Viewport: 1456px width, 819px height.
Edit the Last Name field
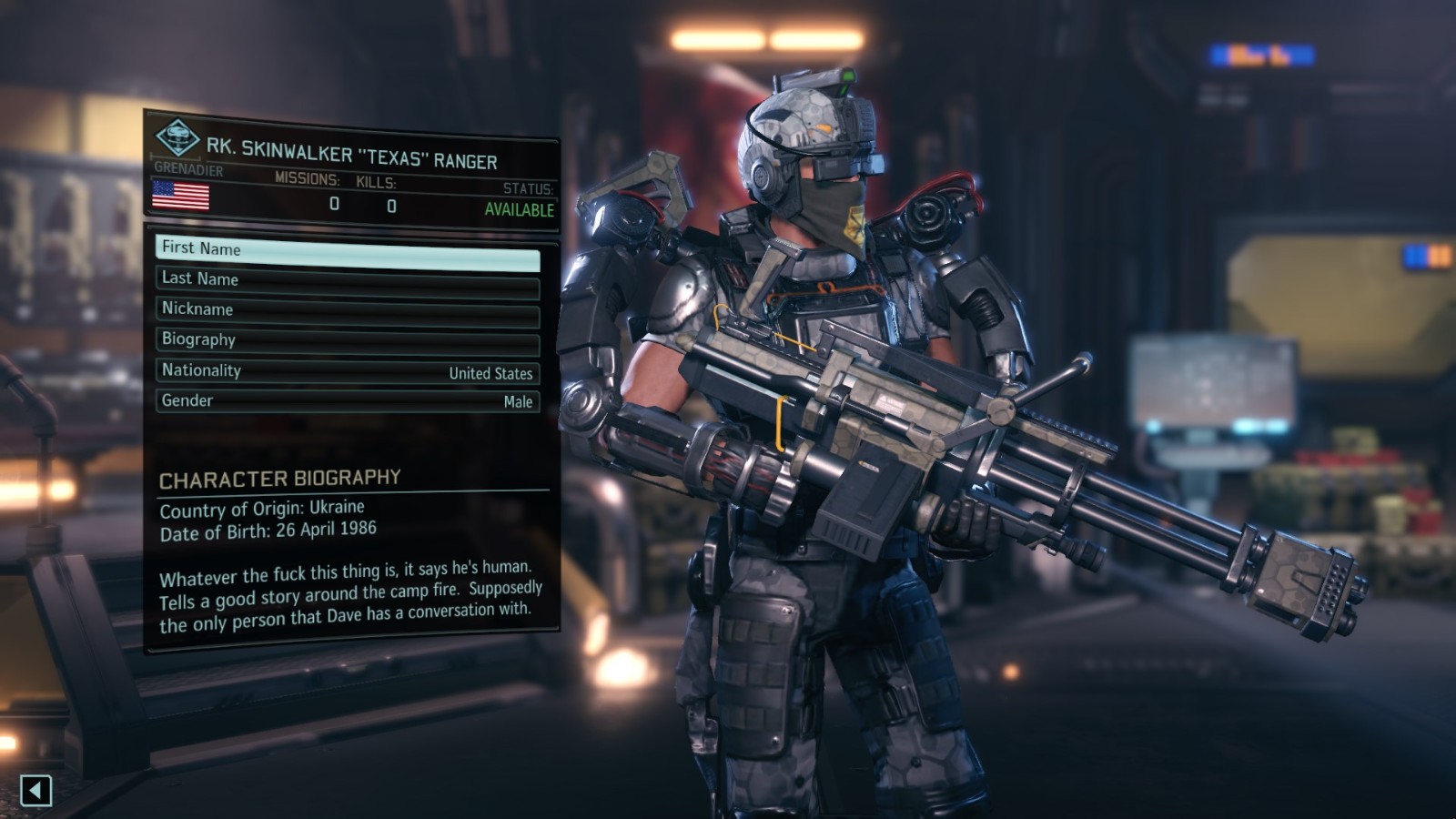tap(348, 282)
